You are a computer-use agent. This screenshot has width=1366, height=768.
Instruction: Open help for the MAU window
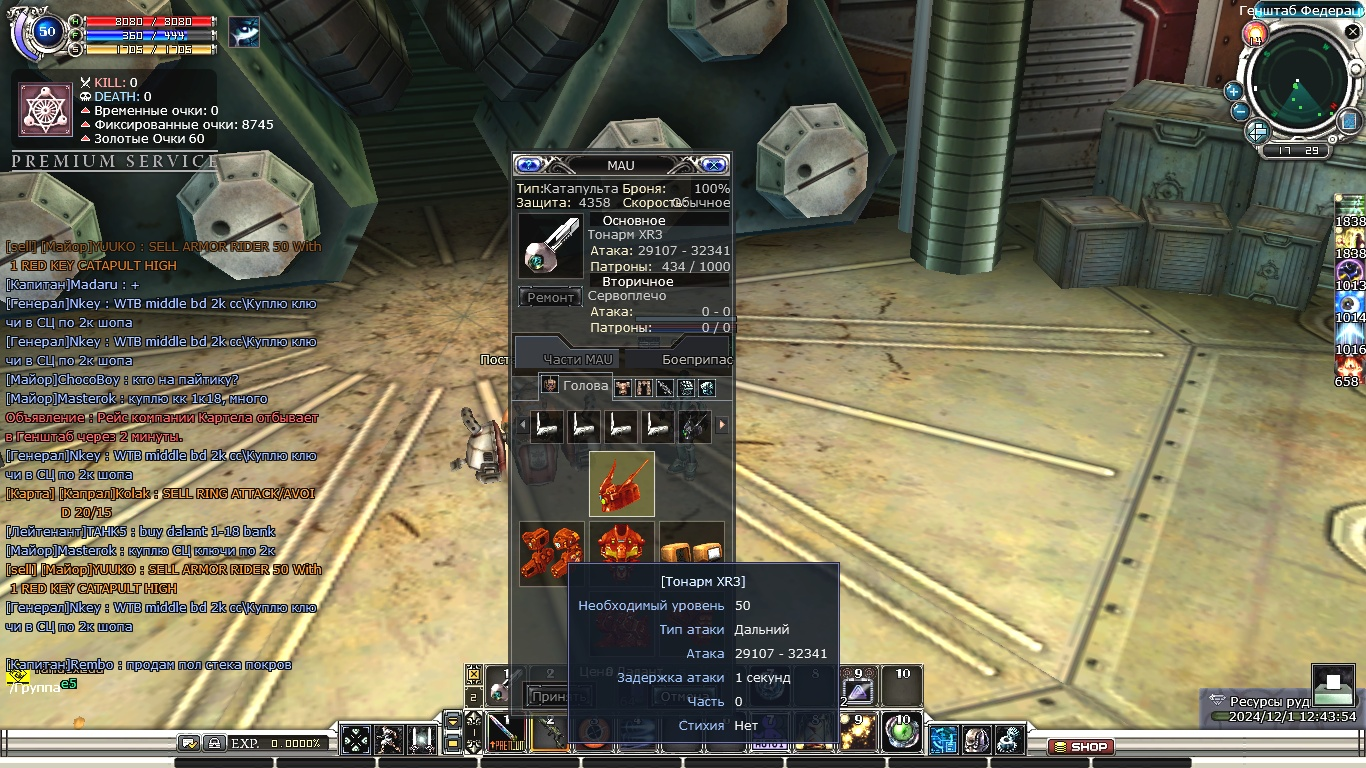point(529,165)
